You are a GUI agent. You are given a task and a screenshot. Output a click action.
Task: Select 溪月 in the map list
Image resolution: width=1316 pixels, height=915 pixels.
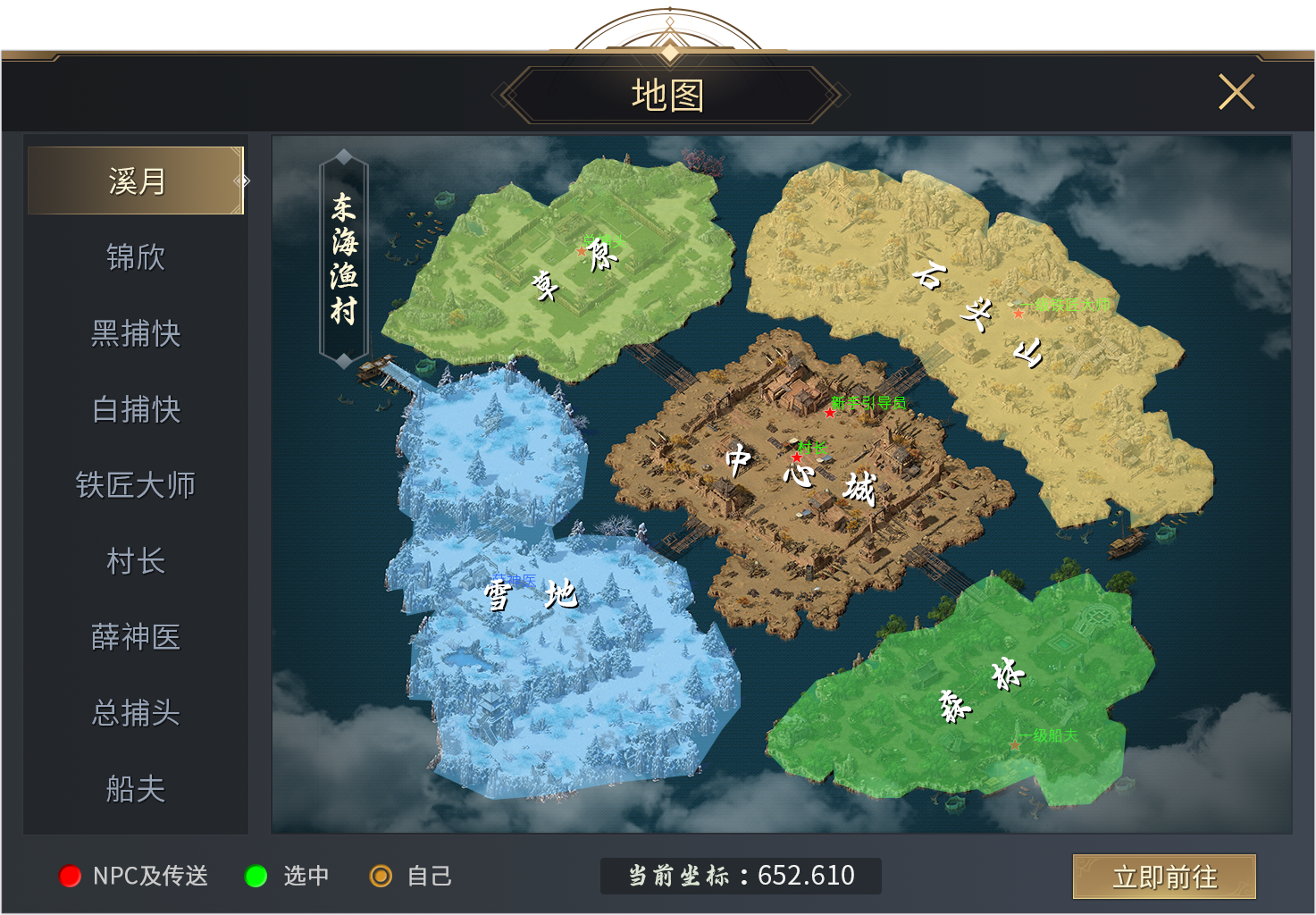[136, 181]
